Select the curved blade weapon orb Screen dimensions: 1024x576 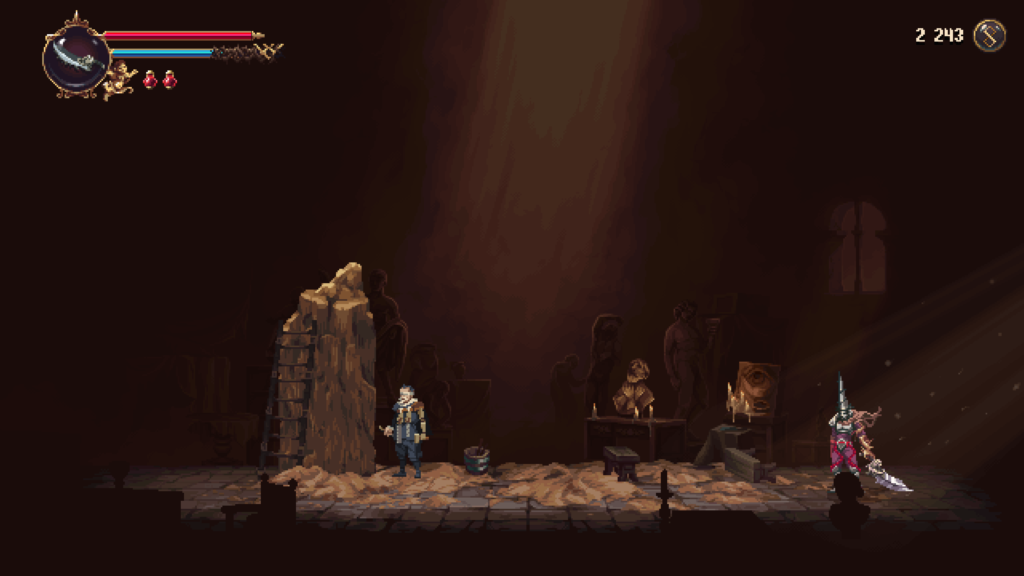coord(76,59)
